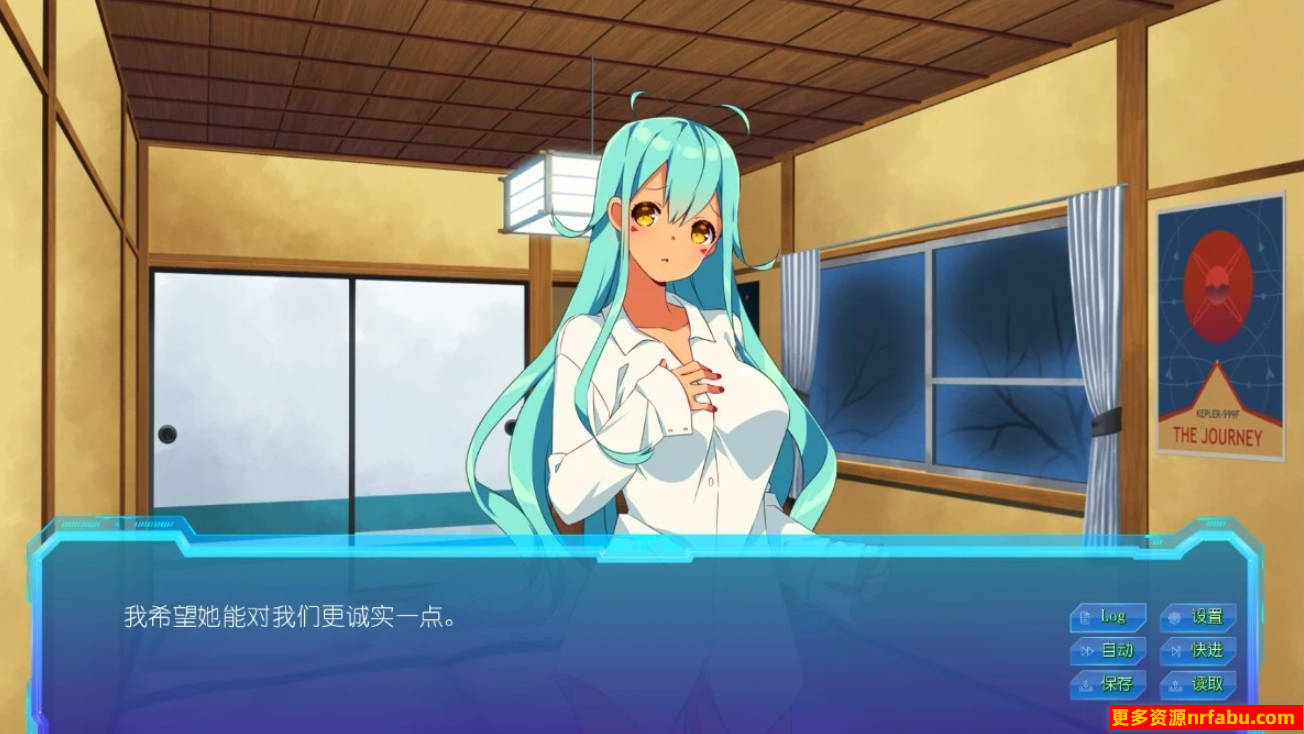This screenshot has width=1304, height=734.
Task: Save your progress with the 保存 button
Action: click(1113, 685)
